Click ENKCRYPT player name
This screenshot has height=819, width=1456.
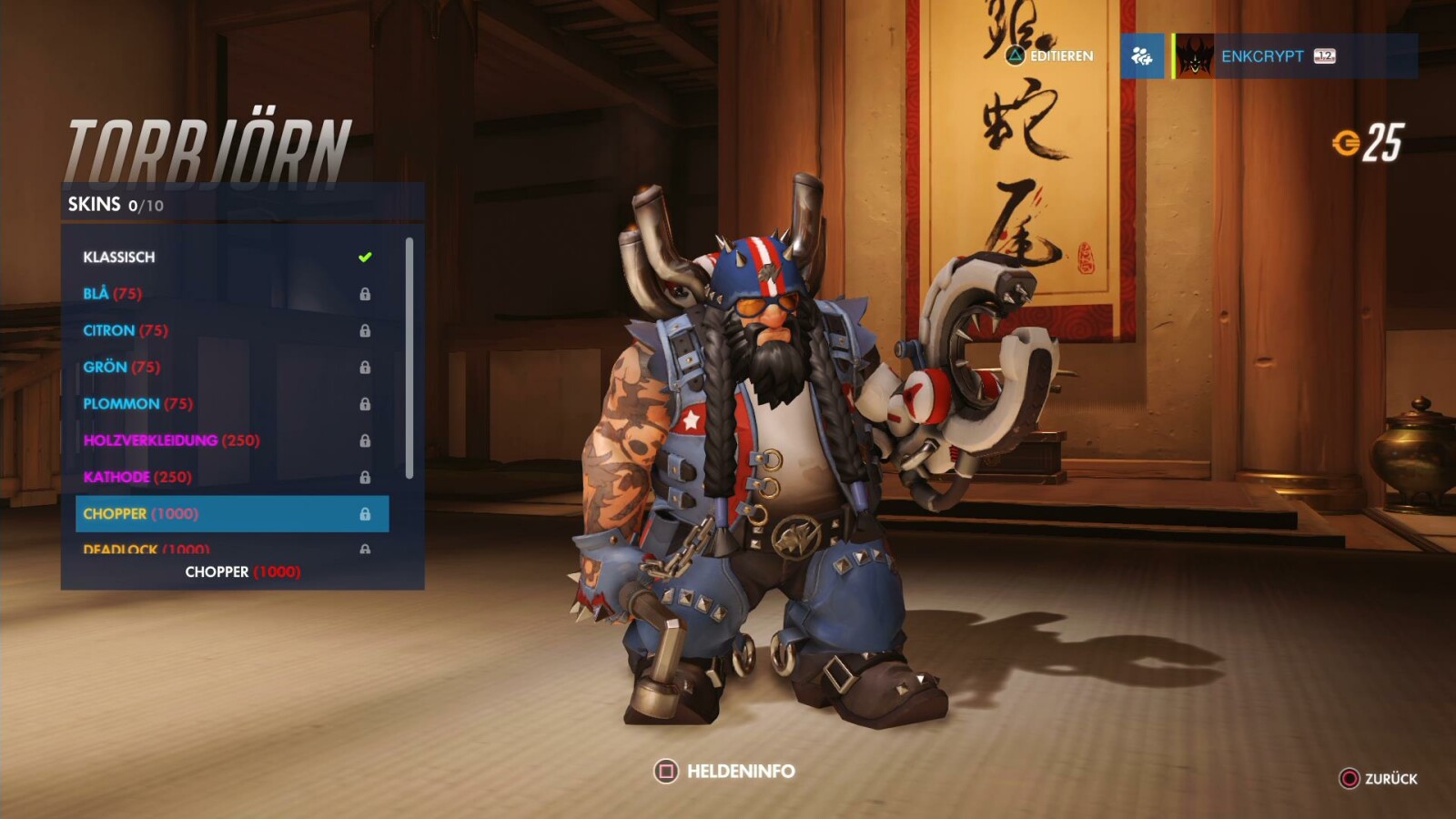click(1264, 56)
